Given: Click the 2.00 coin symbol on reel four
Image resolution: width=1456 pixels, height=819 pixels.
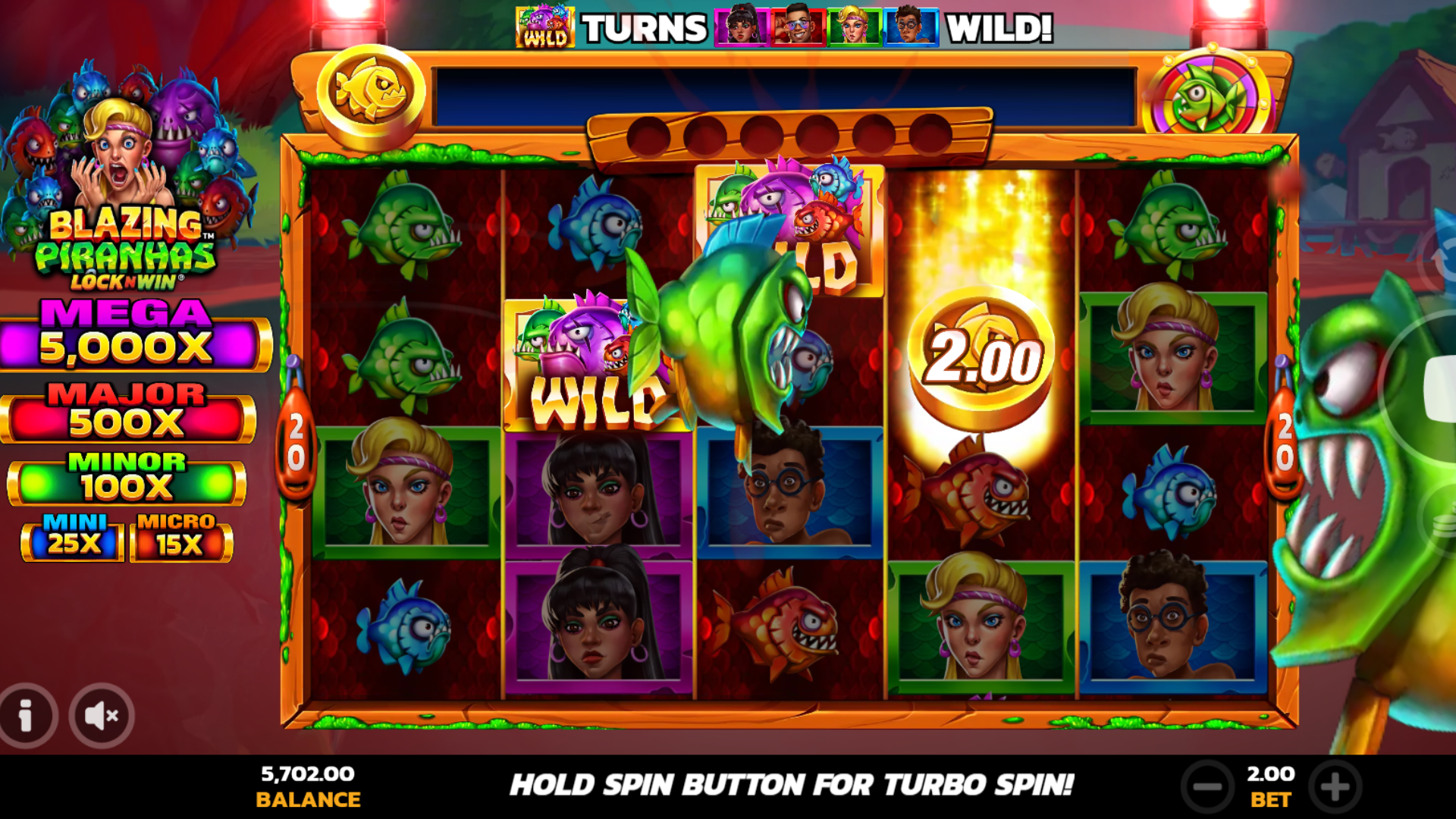Looking at the screenshot, I should (x=982, y=353).
